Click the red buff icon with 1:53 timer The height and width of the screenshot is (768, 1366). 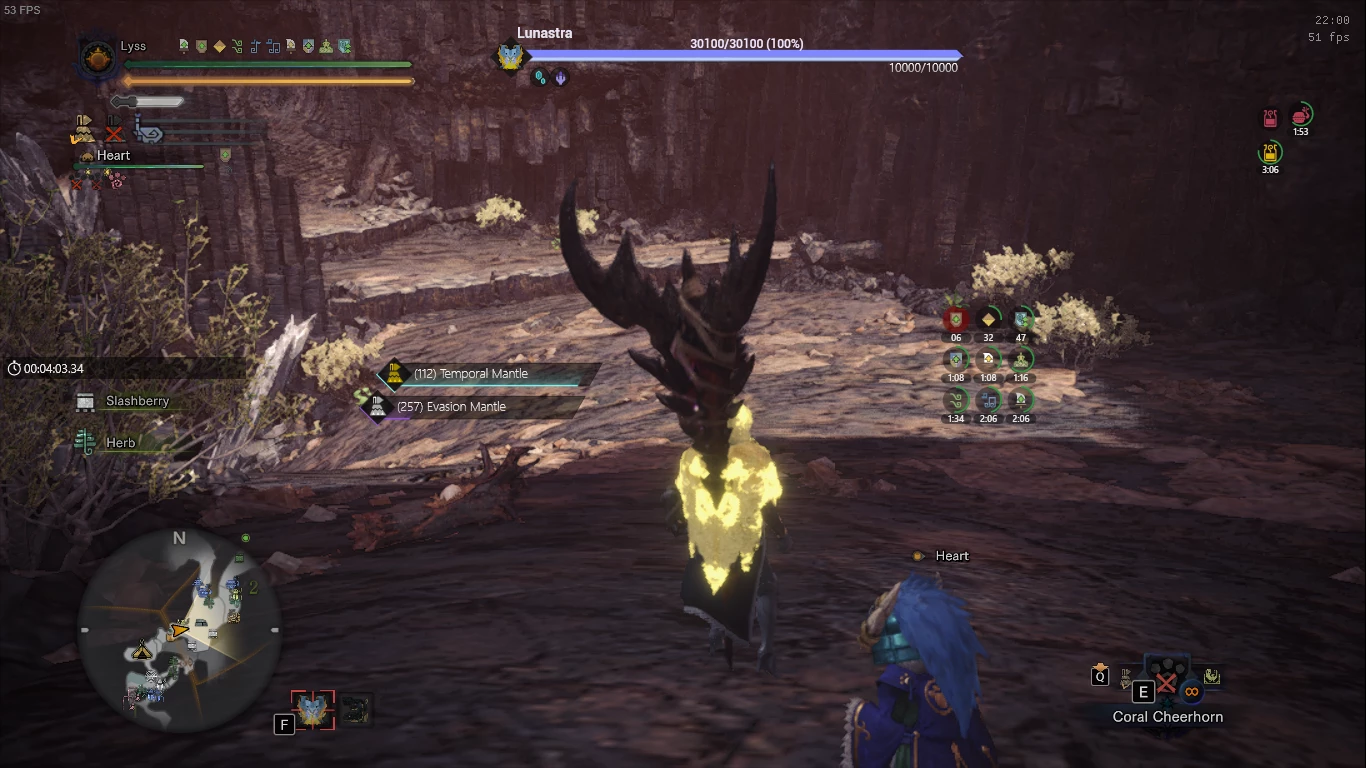(x=1300, y=116)
